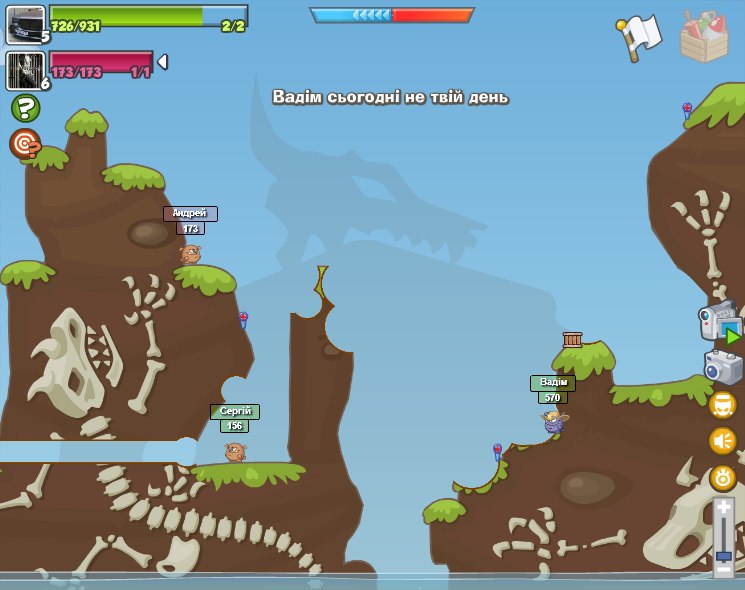Select the green team's car avatar

click(x=24, y=24)
